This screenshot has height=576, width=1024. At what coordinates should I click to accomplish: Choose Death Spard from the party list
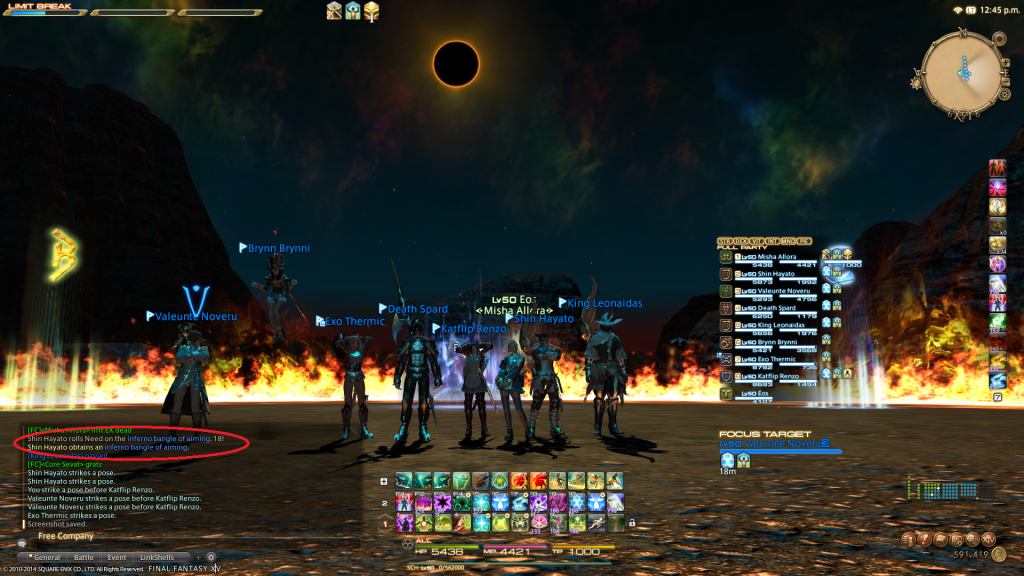pos(777,308)
